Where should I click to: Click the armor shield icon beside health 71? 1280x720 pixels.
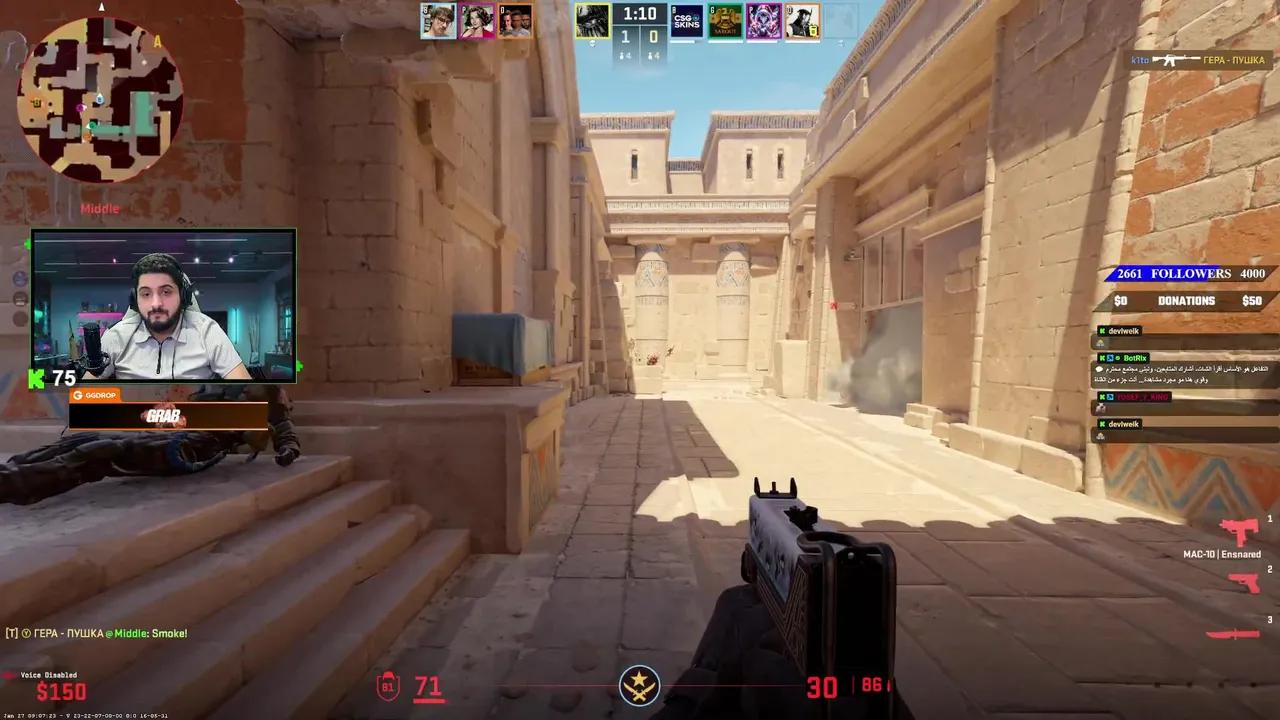388,686
